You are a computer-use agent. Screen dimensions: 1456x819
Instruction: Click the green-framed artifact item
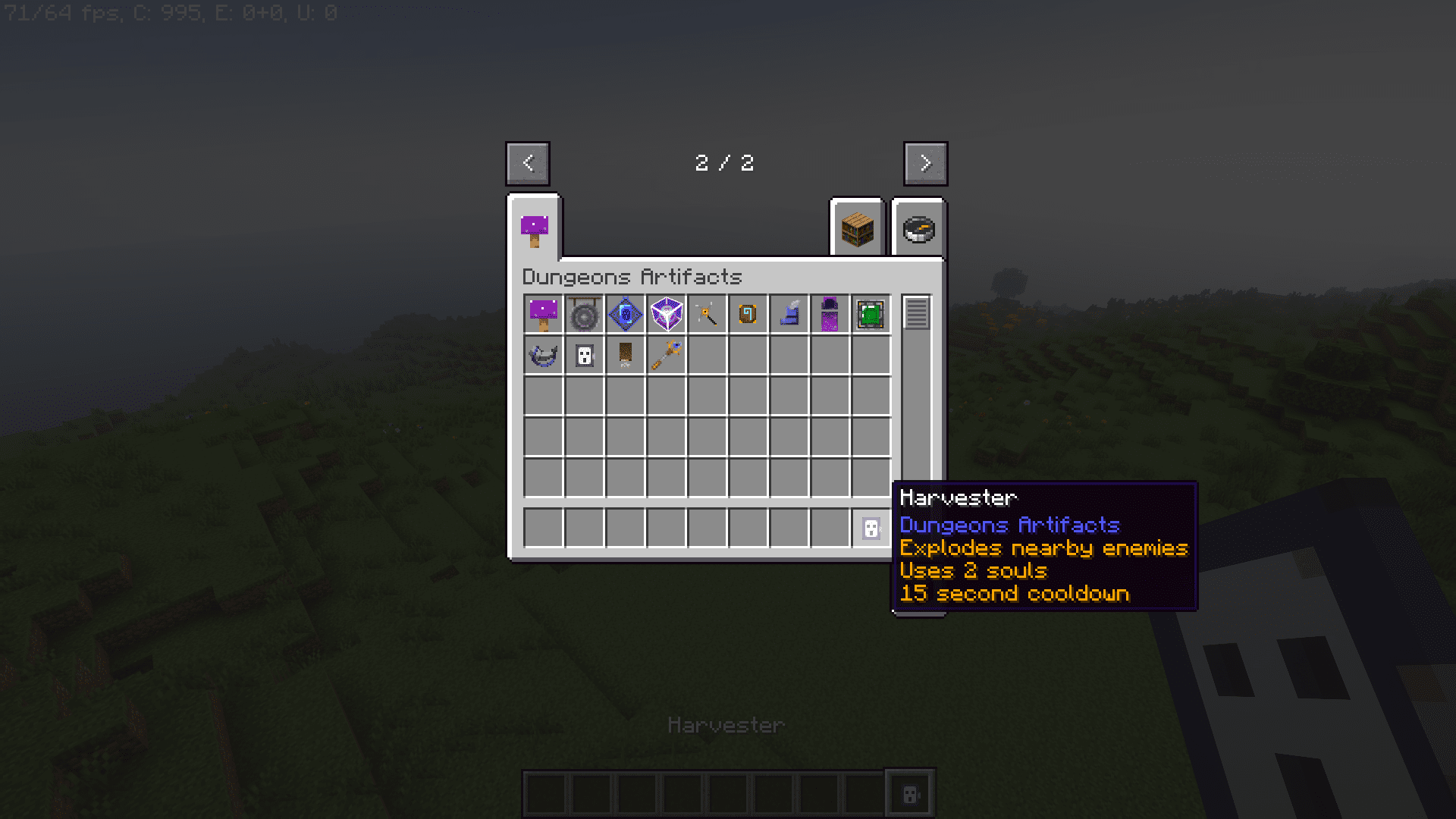(x=871, y=313)
